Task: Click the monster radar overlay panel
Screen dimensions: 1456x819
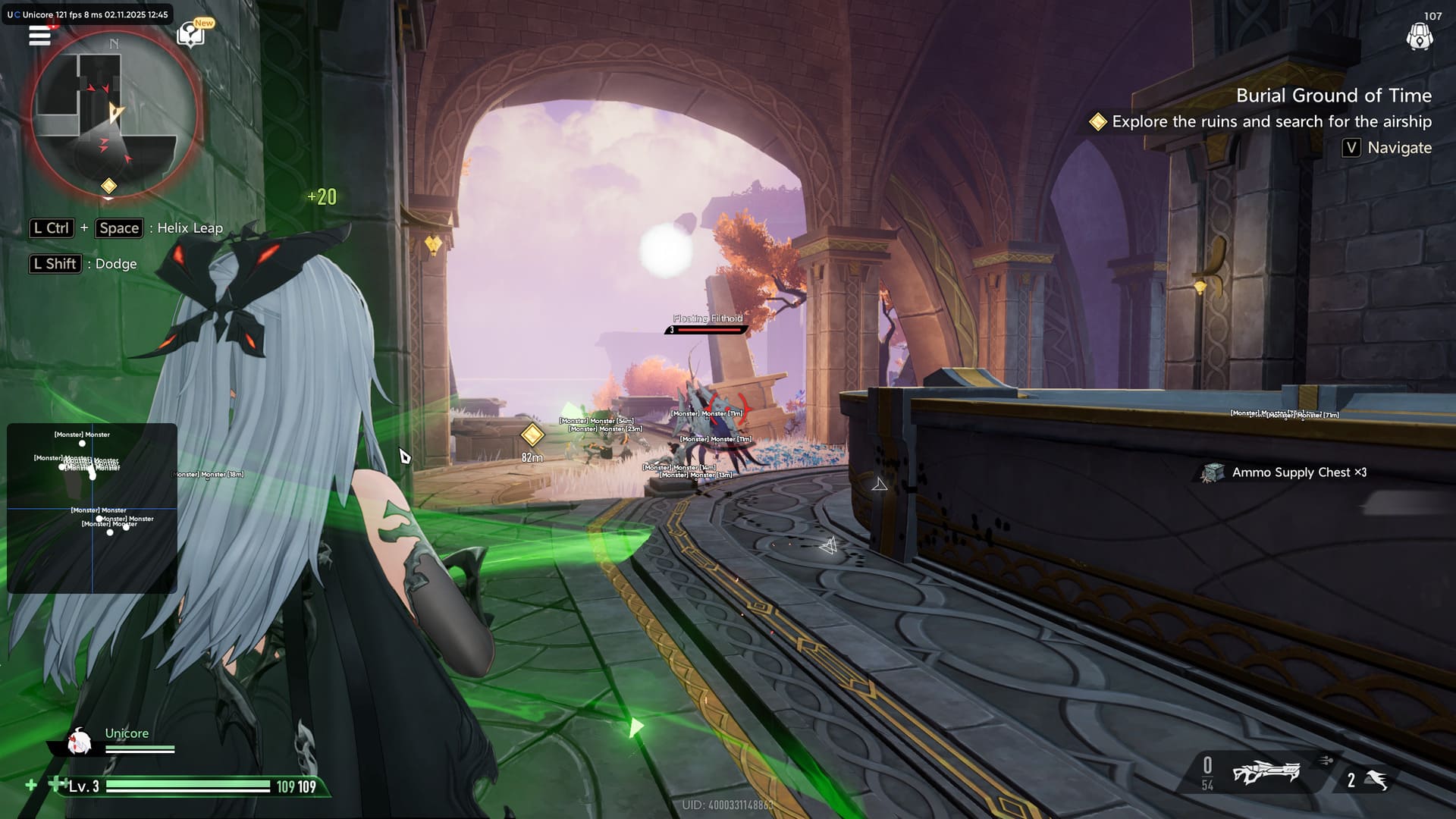Action: point(92,507)
